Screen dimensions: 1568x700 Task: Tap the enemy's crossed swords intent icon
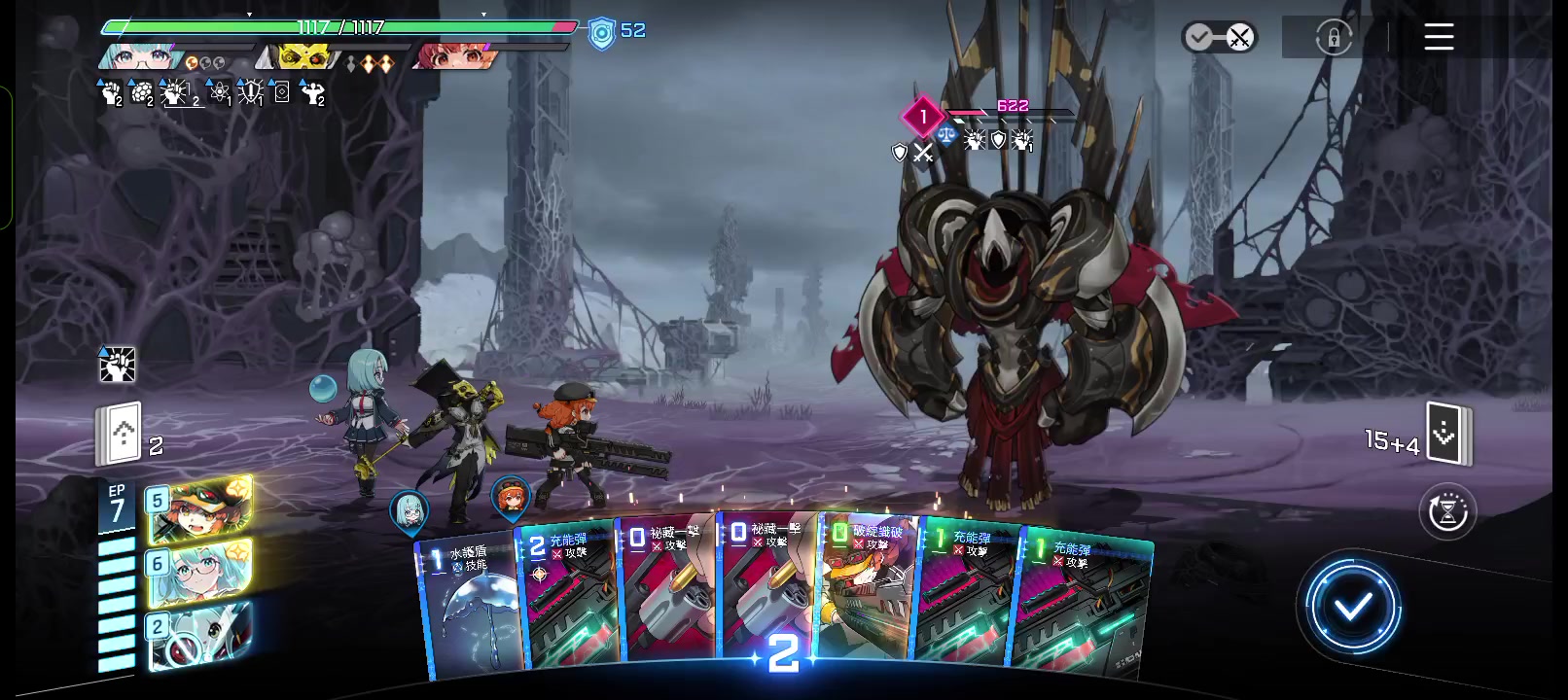(x=923, y=153)
